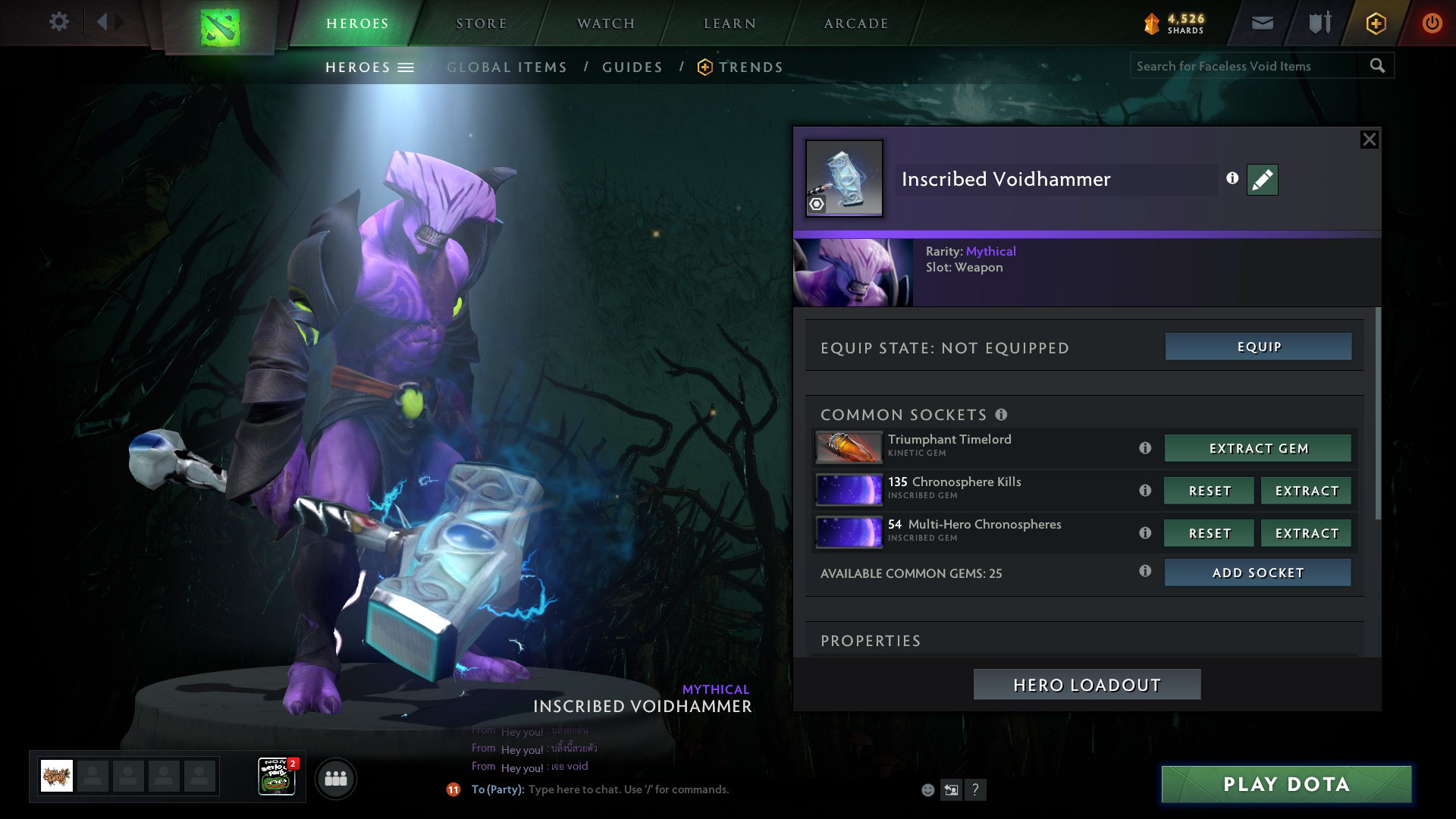Search for Faceless Void items

point(1247,66)
